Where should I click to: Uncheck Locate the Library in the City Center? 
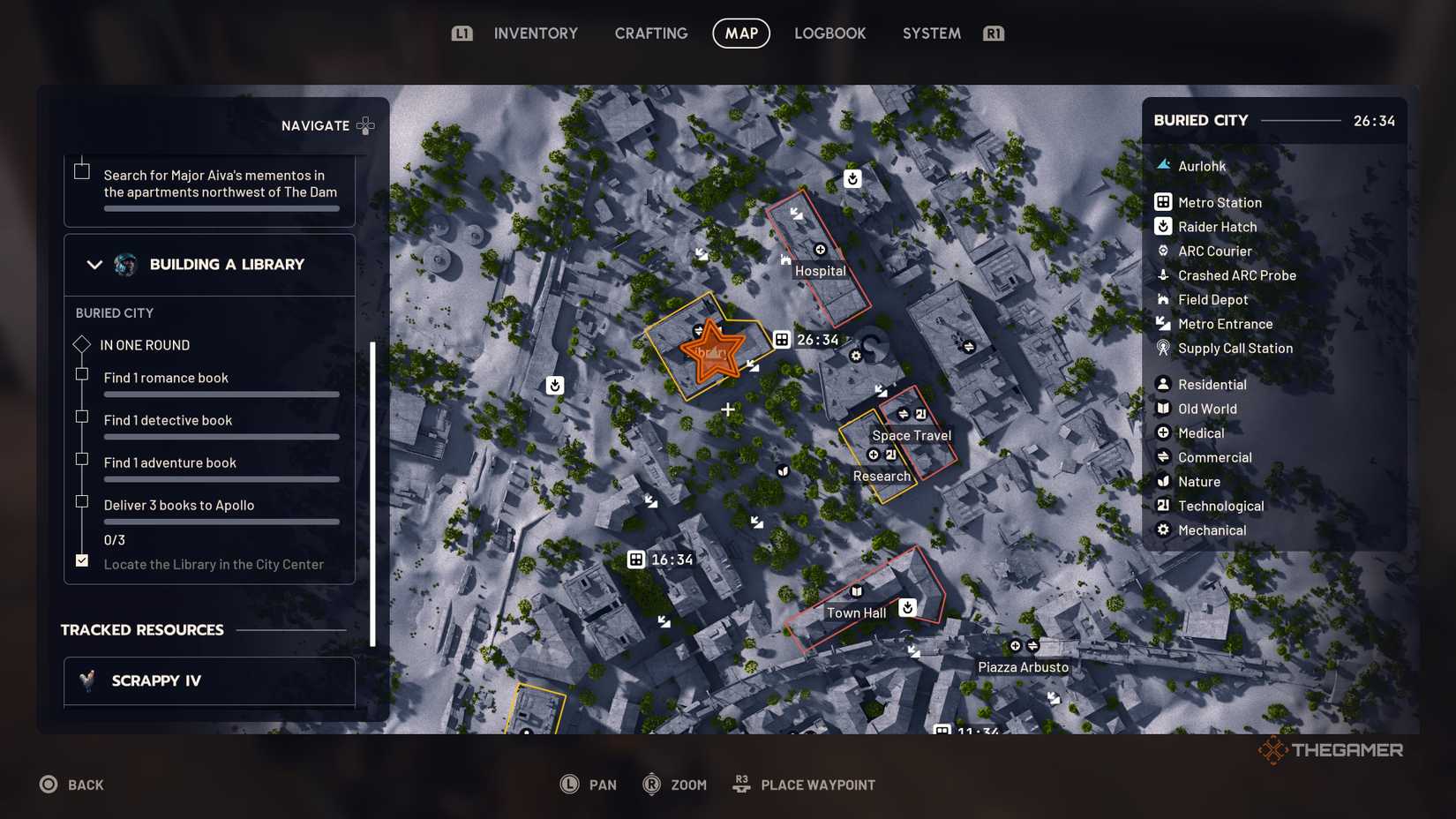pos(81,560)
